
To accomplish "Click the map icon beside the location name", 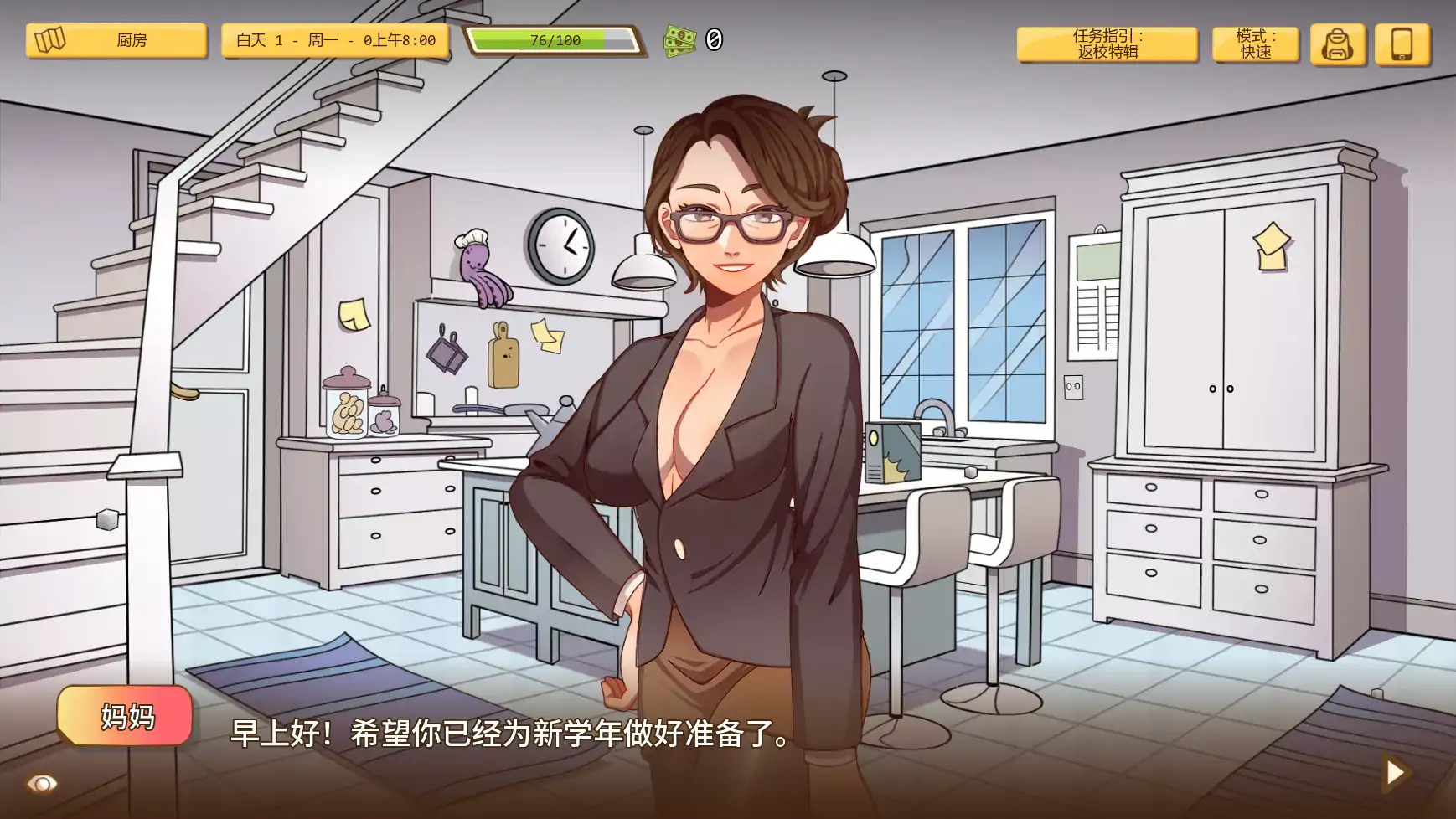I will click(x=52, y=39).
